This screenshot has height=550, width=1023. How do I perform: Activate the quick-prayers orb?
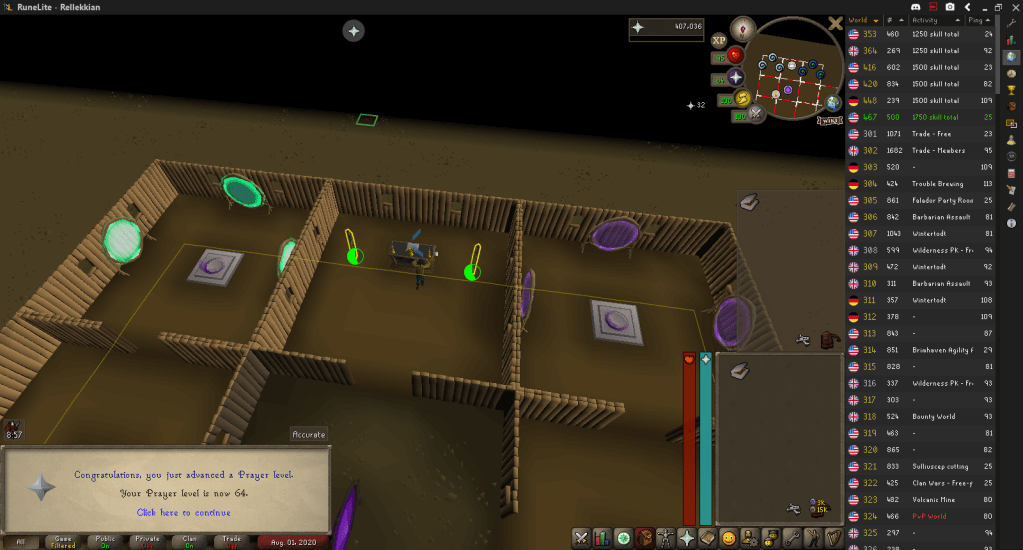735,77
